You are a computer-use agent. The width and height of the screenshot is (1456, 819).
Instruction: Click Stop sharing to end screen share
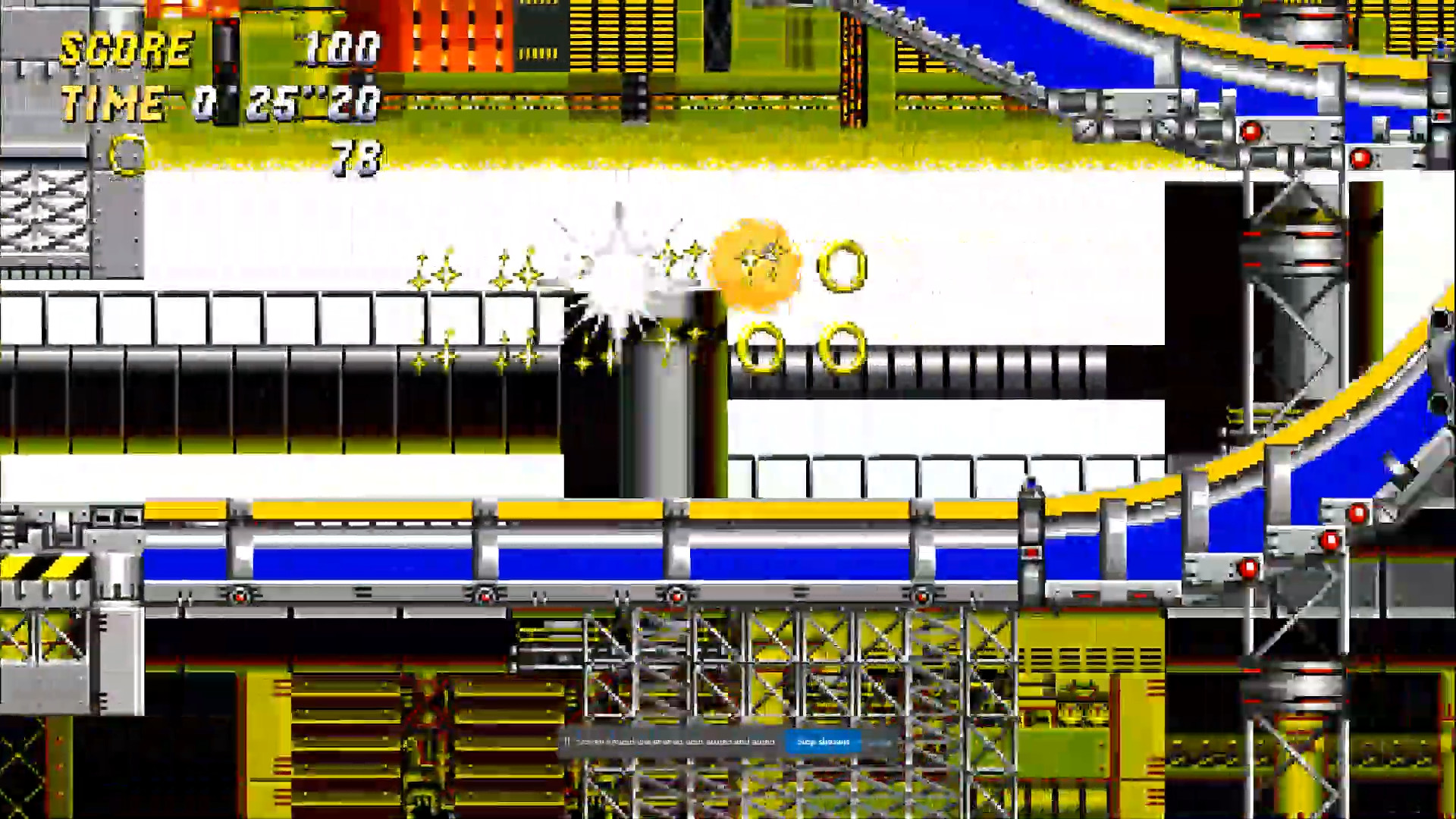click(x=823, y=742)
